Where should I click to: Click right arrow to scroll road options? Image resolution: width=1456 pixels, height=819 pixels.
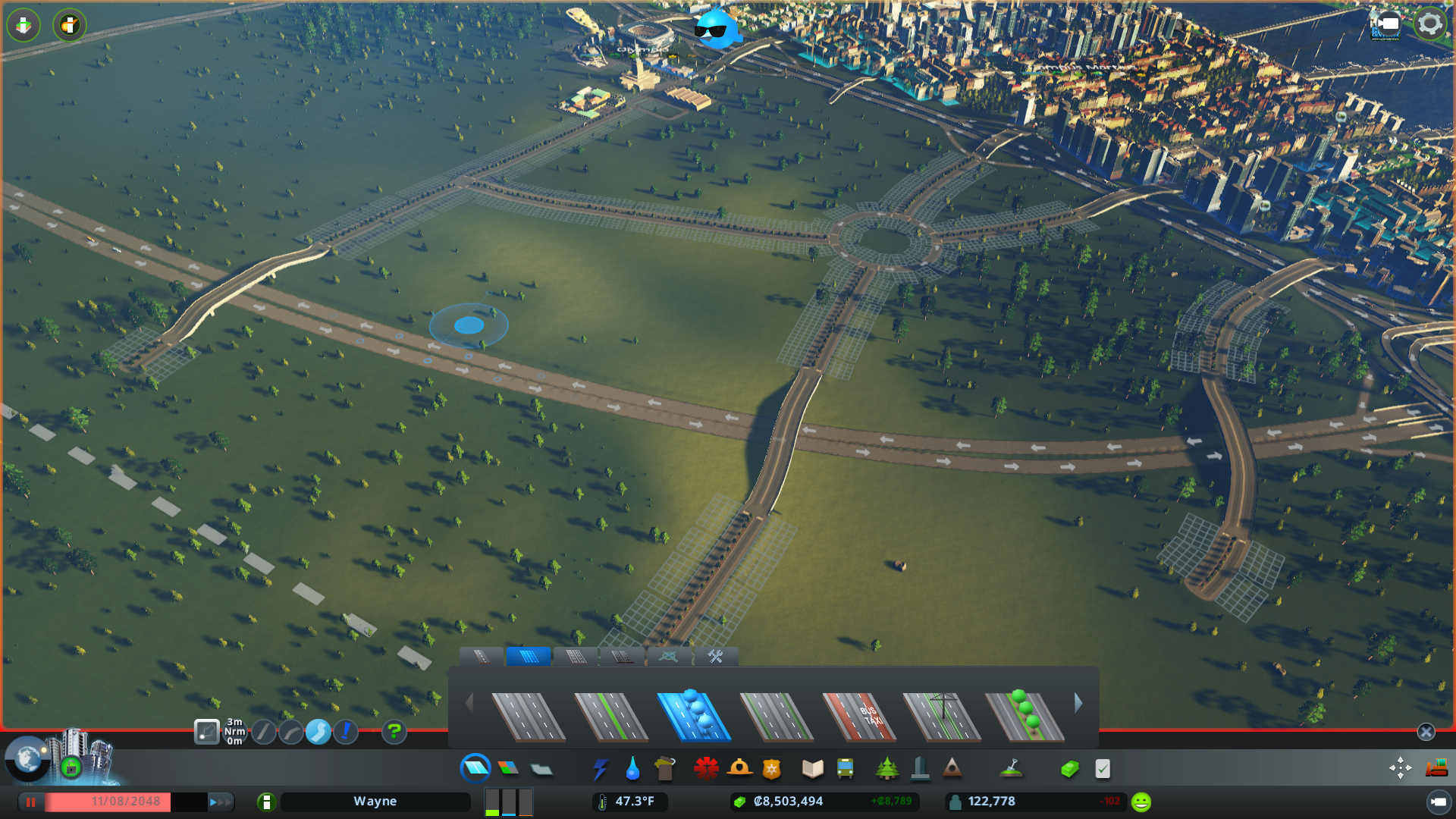pyautogui.click(x=1078, y=704)
